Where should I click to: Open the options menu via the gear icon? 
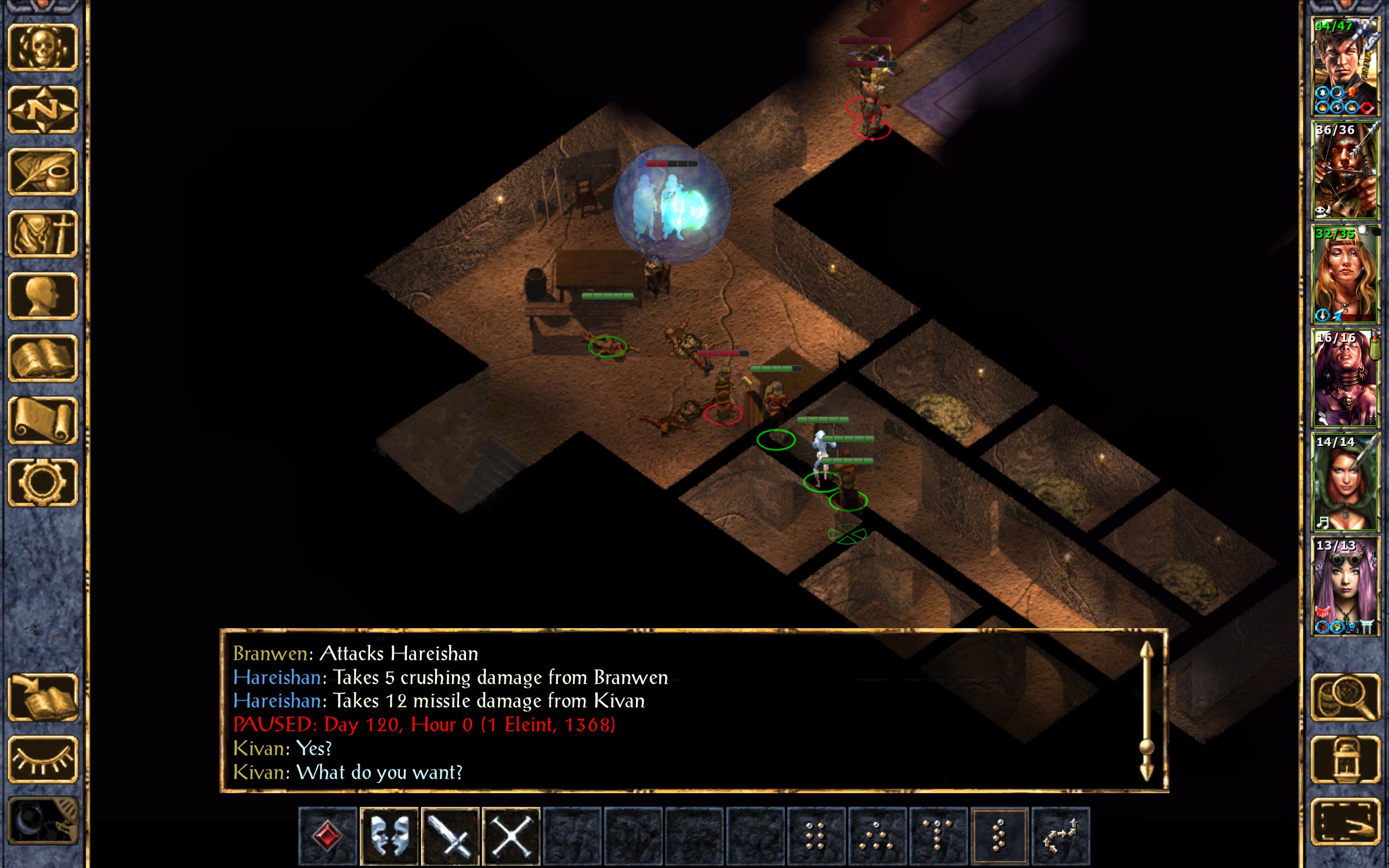[x=42, y=482]
